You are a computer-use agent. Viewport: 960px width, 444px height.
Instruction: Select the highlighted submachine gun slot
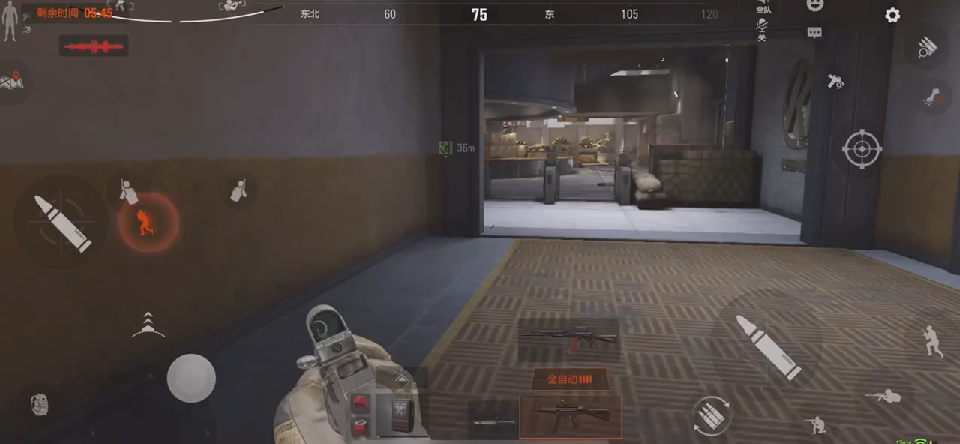click(570, 413)
